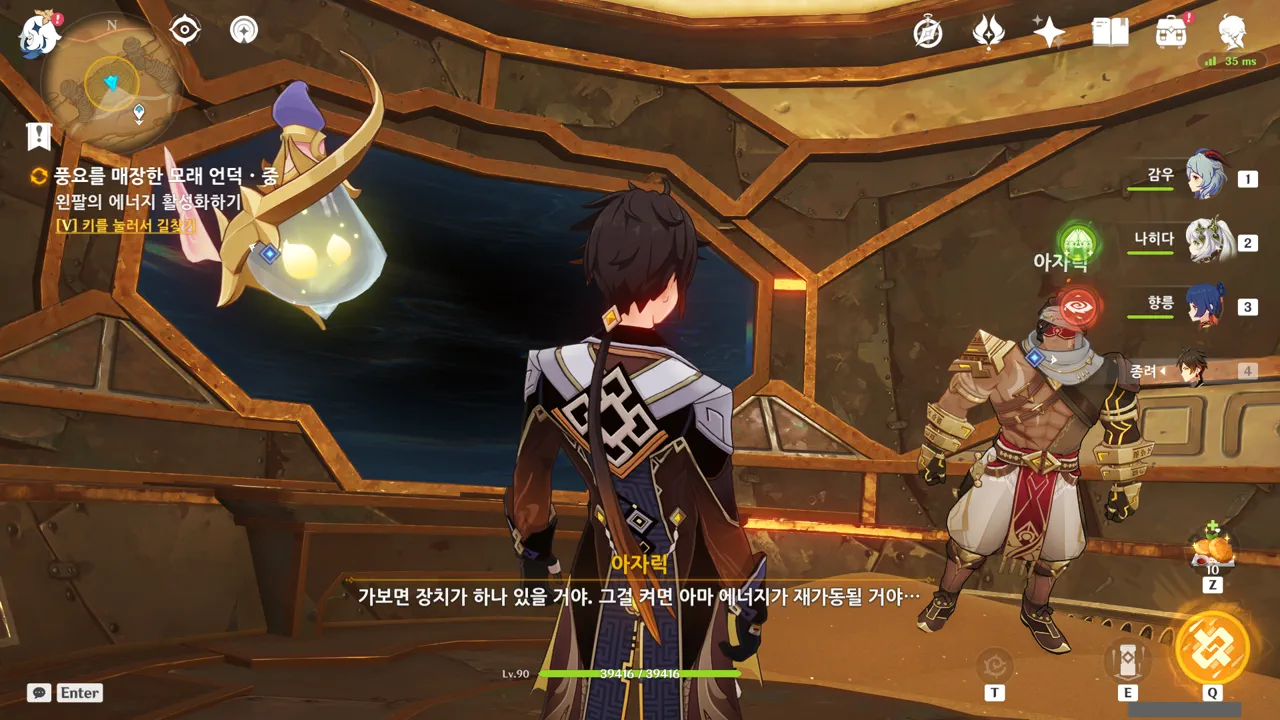Image resolution: width=1280 pixels, height=720 pixels.
Task: Open the Adventurer Handbook book icon
Action: (1110, 33)
